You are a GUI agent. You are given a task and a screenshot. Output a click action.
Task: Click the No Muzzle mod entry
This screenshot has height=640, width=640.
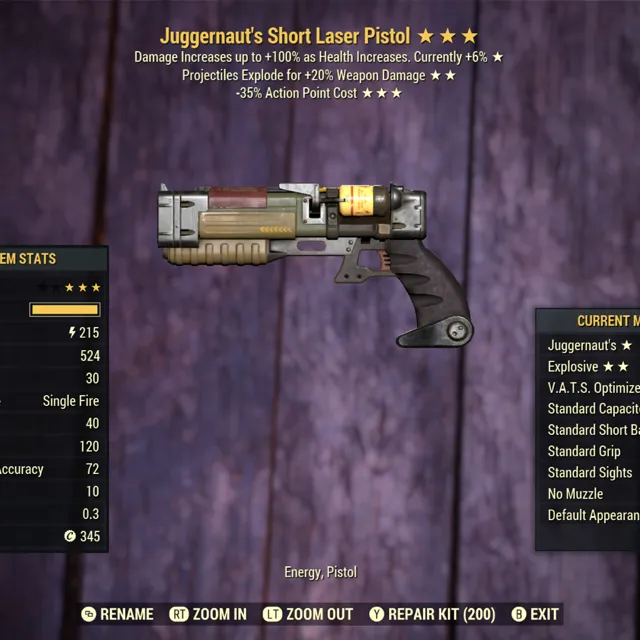[x=575, y=494]
